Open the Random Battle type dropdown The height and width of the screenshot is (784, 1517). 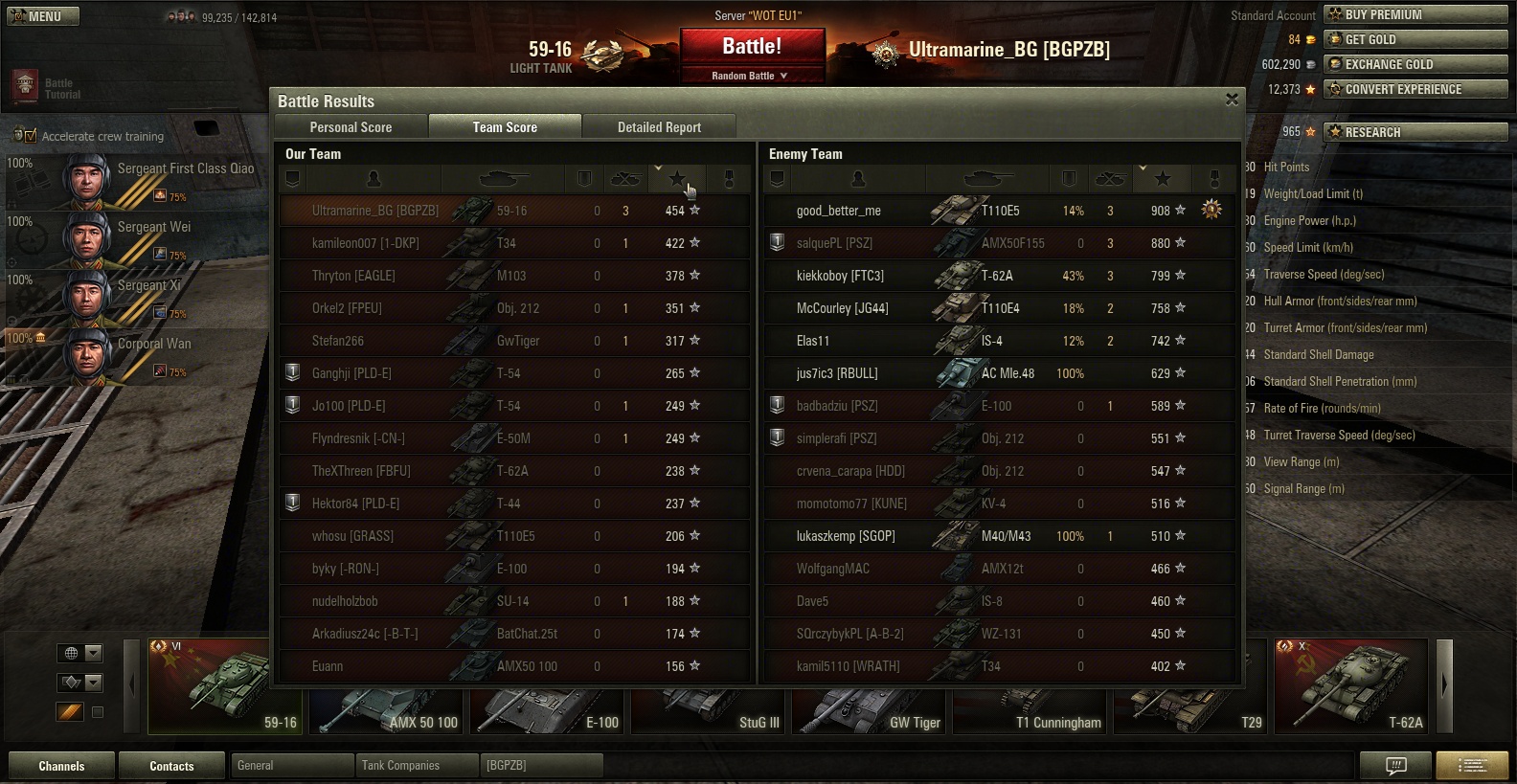752,76
